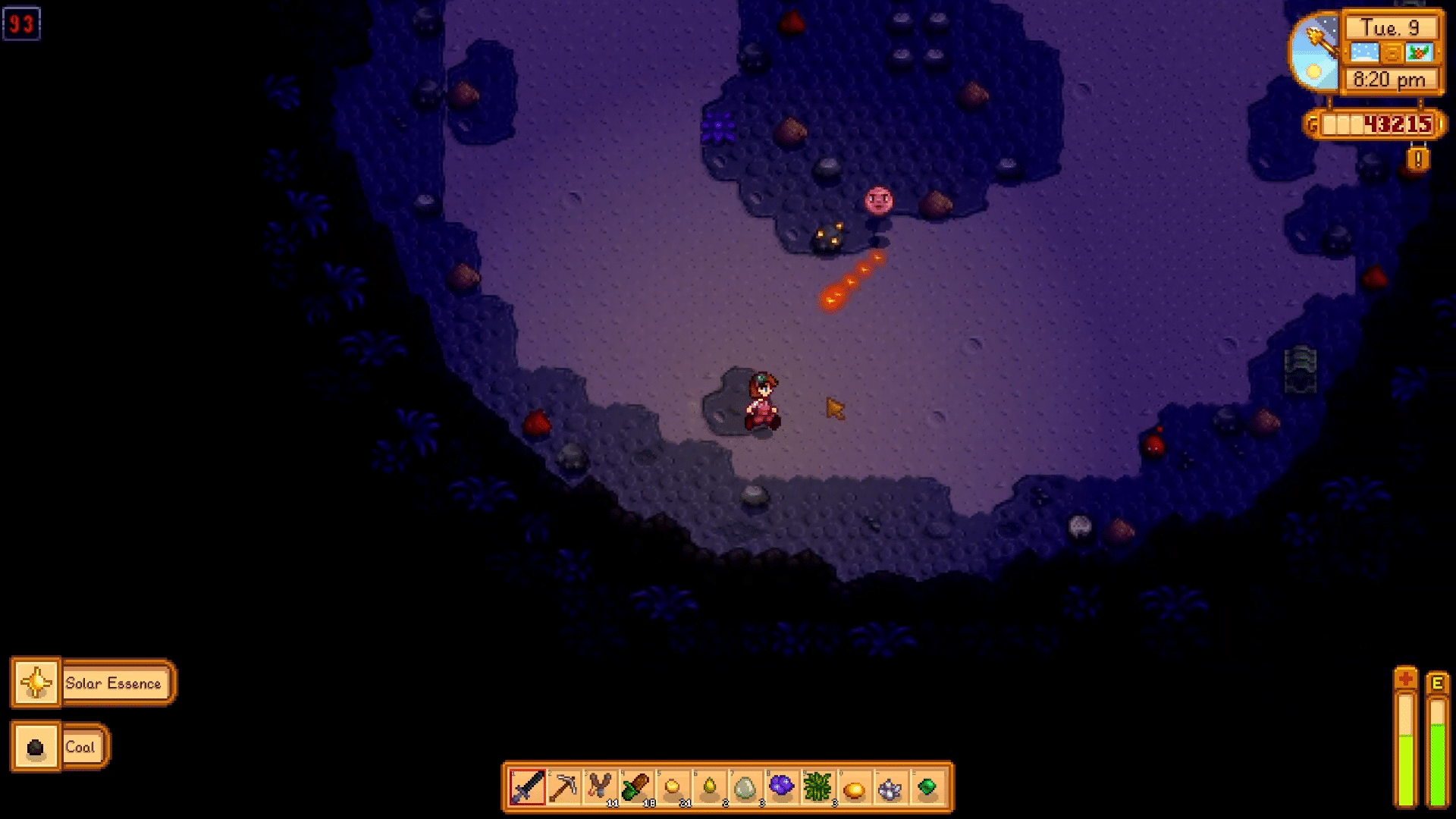Image resolution: width=1456 pixels, height=819 pixels.
Task: Select the small yellow droplet item slot
Action: [x=709, y=788]
